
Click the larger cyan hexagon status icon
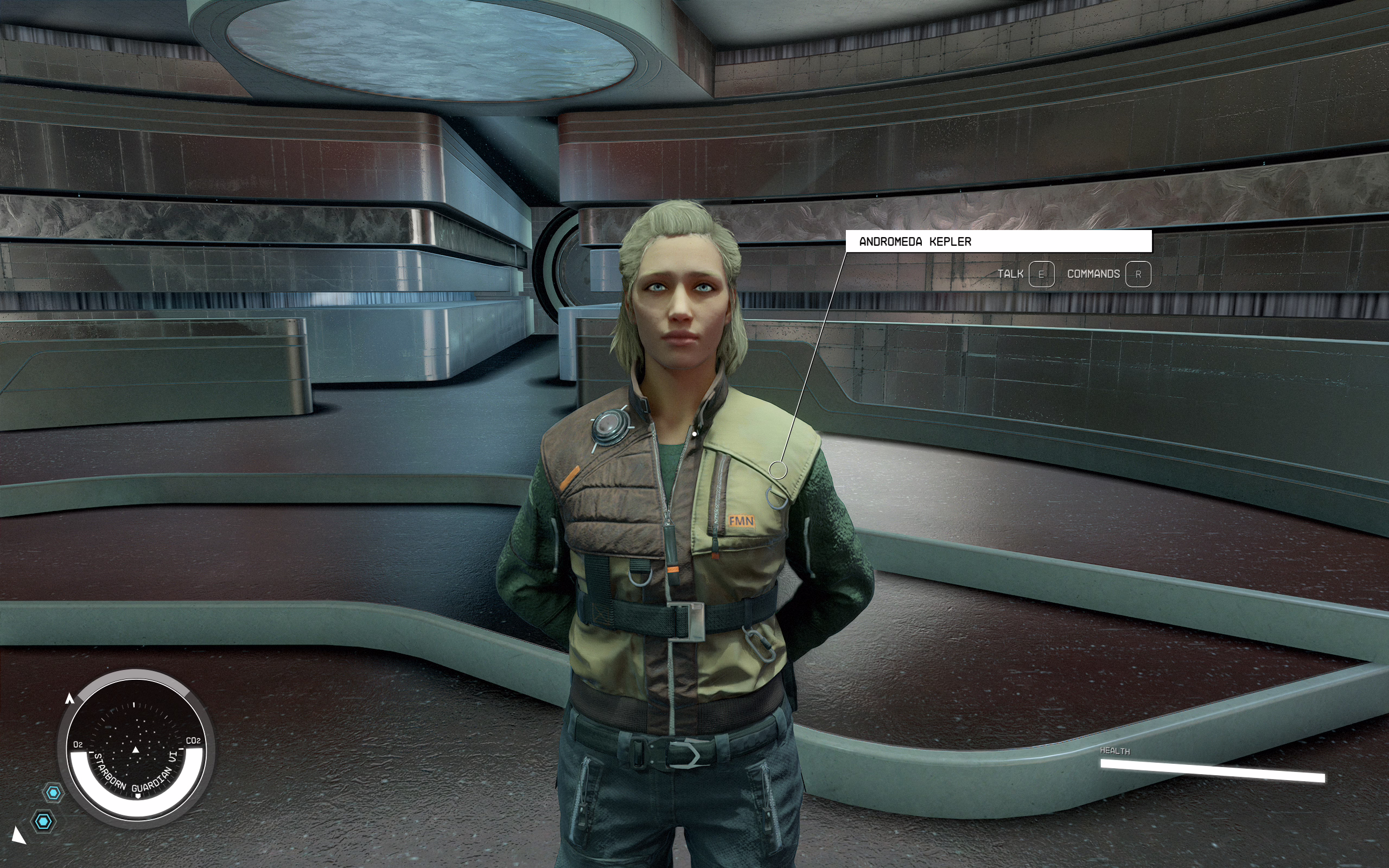(x=43, y=821)
